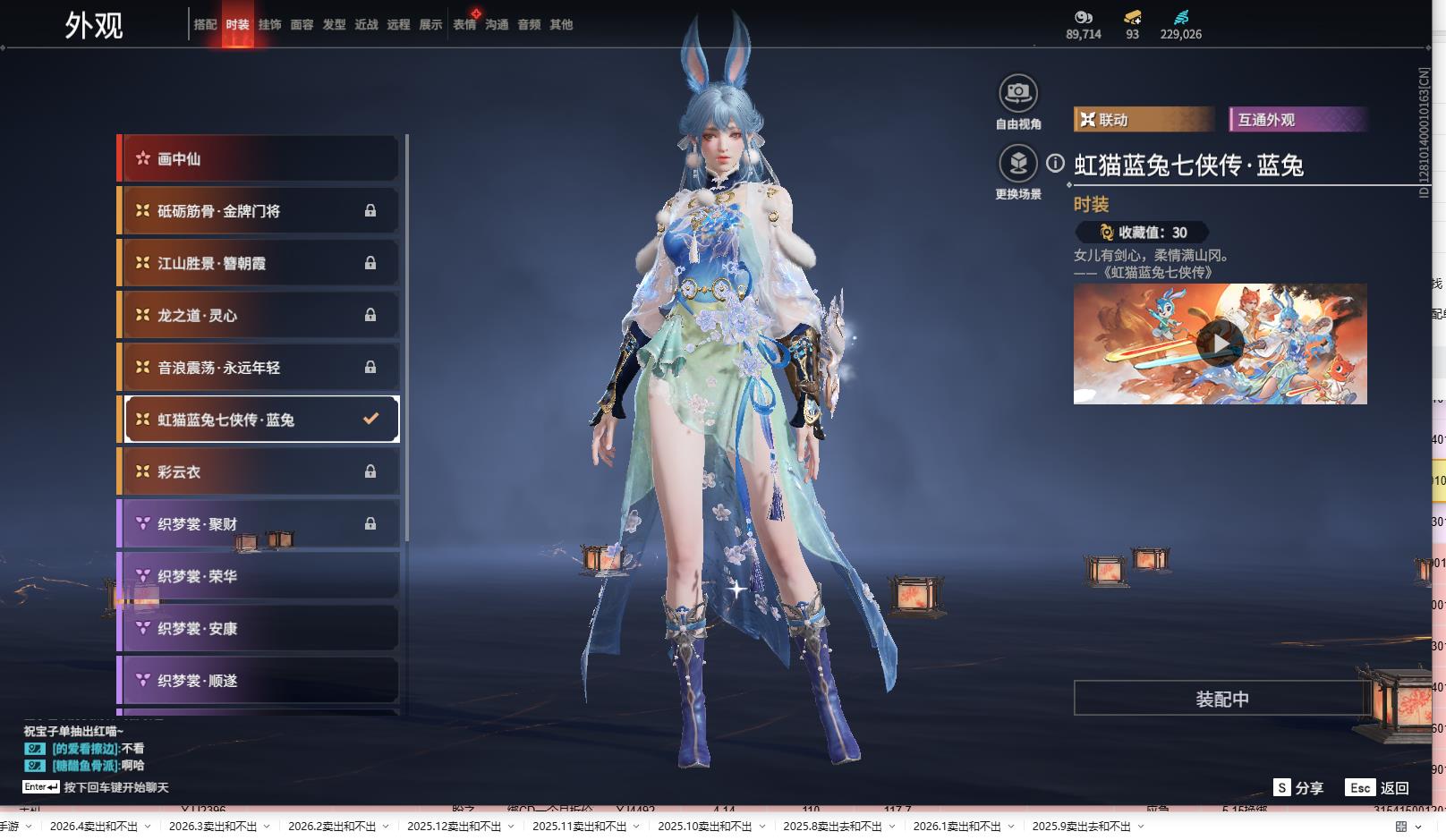Image resolution: width=1446 pixels, height=840 pixels.
Task: Switch to the 其他 tab
Action: tap(561, 25)
